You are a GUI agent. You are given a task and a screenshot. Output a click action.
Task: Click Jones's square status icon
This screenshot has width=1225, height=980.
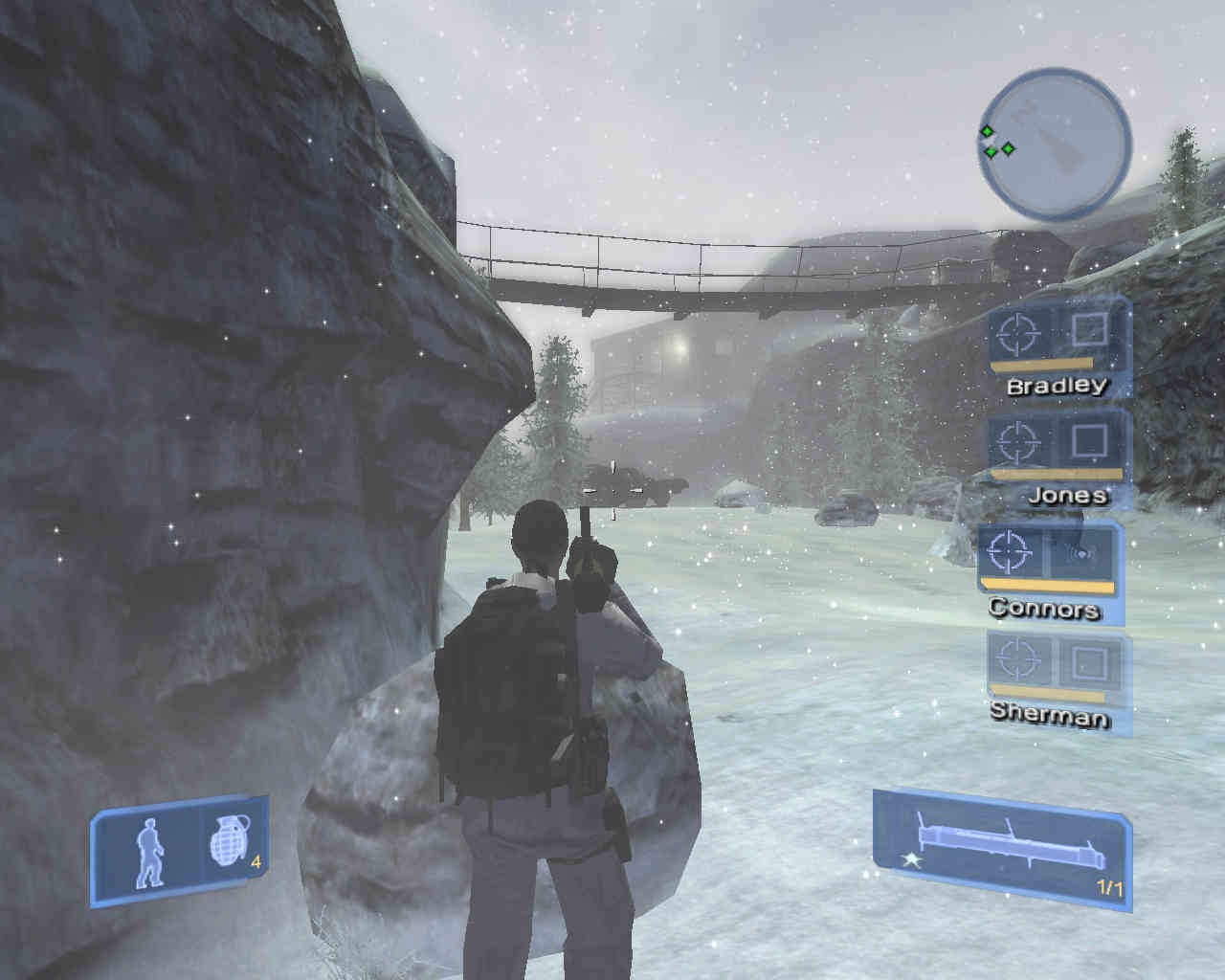pos(1088,441)
